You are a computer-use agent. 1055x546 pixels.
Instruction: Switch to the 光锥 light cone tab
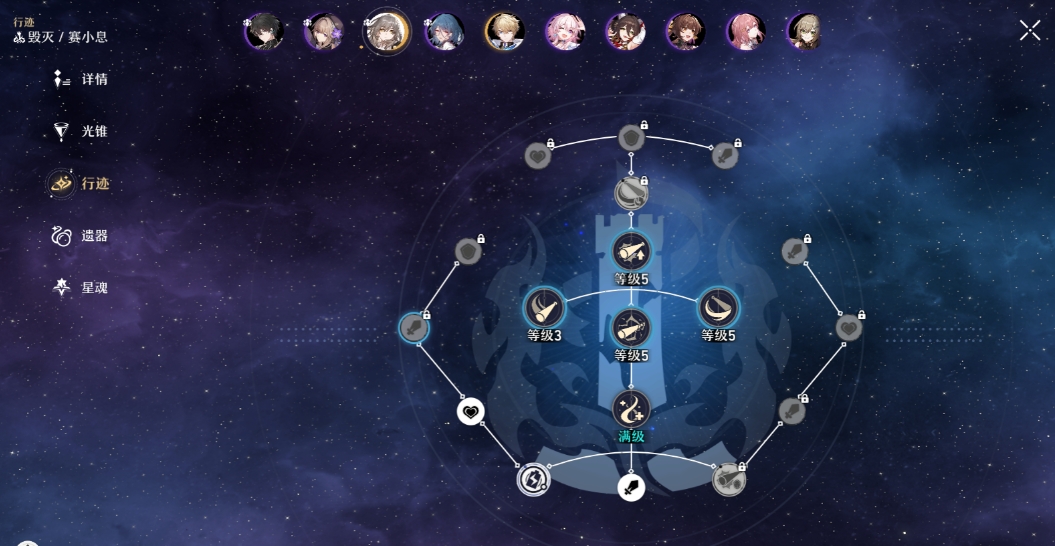[x=81, y=131]
